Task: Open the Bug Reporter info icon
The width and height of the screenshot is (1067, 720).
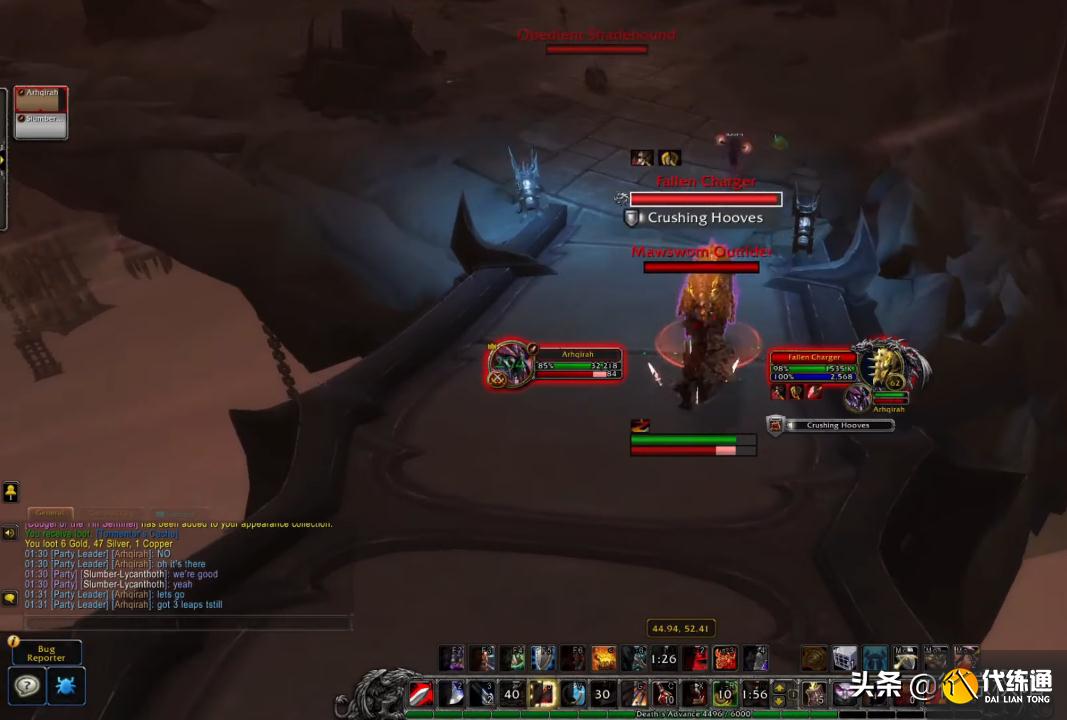Action: click(14, 641)
